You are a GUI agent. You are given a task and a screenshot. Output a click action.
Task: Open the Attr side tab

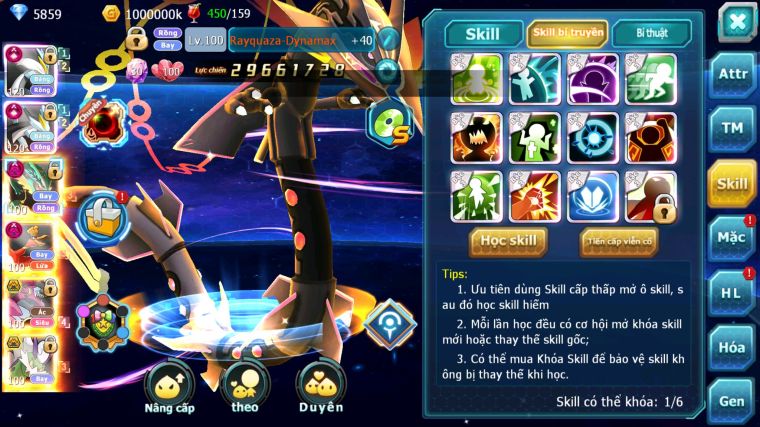click(732, 75)
